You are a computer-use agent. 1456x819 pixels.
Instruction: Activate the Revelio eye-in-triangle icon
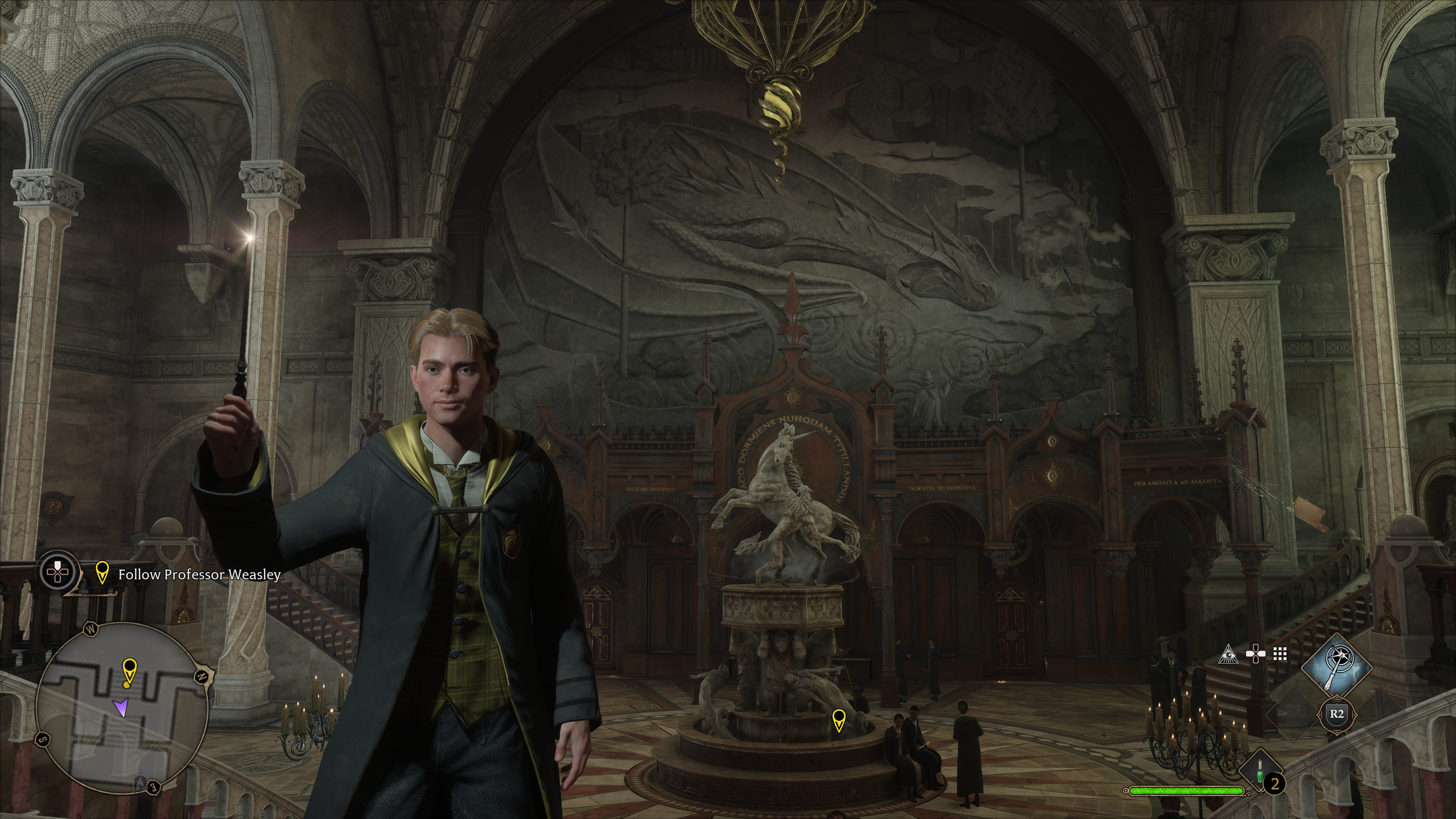pyautogui.click(x=1228, y=654)
